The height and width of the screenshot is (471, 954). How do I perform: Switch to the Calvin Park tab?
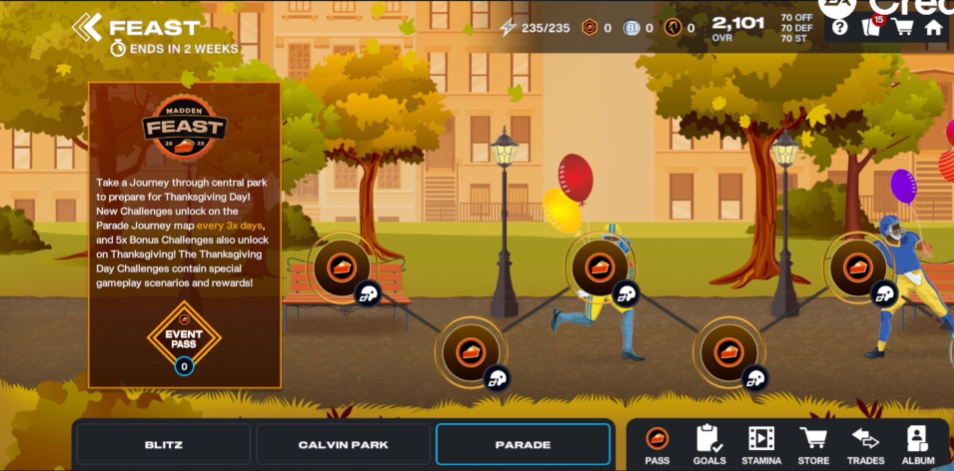[343, 444]
